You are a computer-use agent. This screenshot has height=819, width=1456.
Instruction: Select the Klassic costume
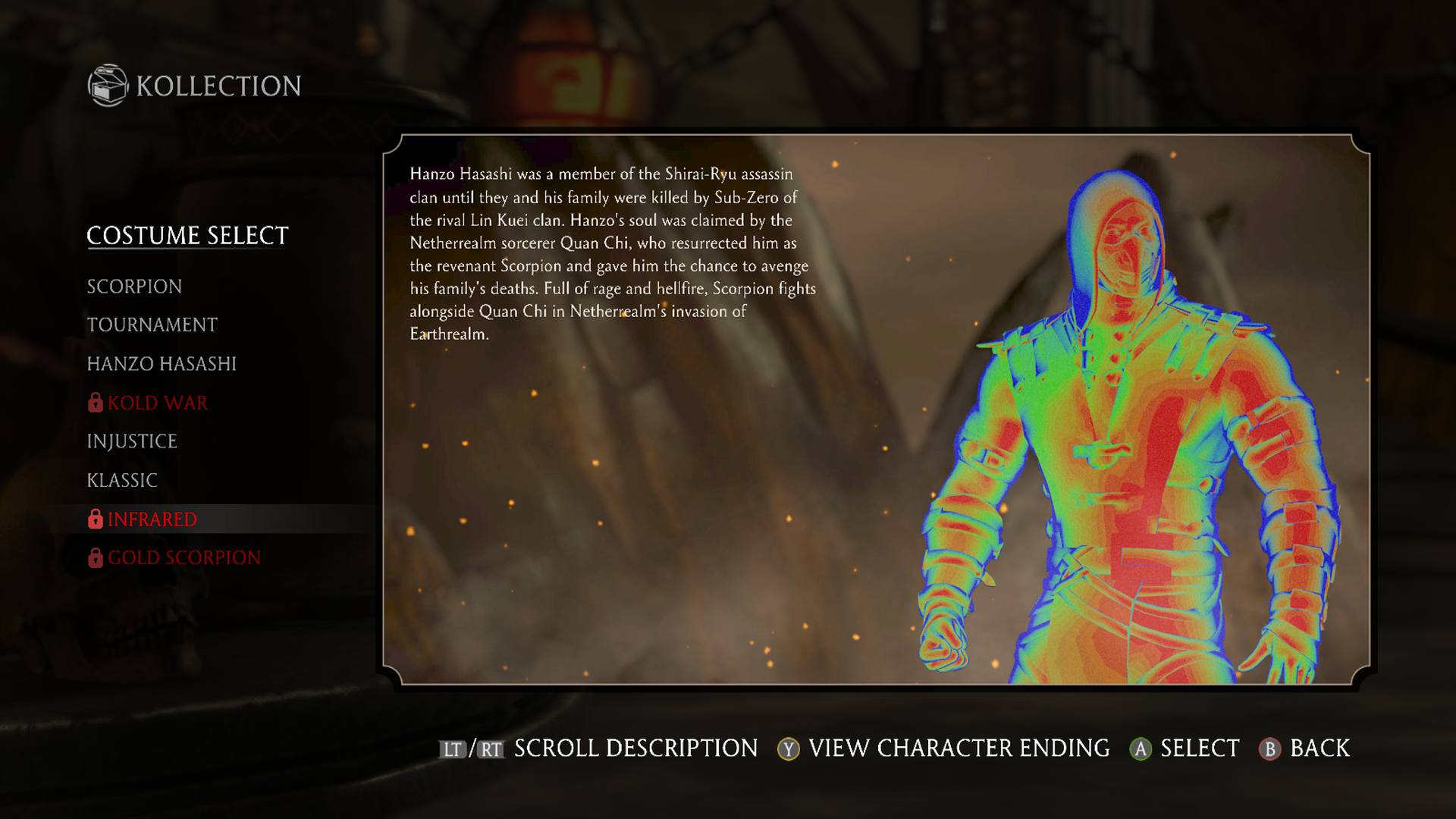tap(122, 481)
